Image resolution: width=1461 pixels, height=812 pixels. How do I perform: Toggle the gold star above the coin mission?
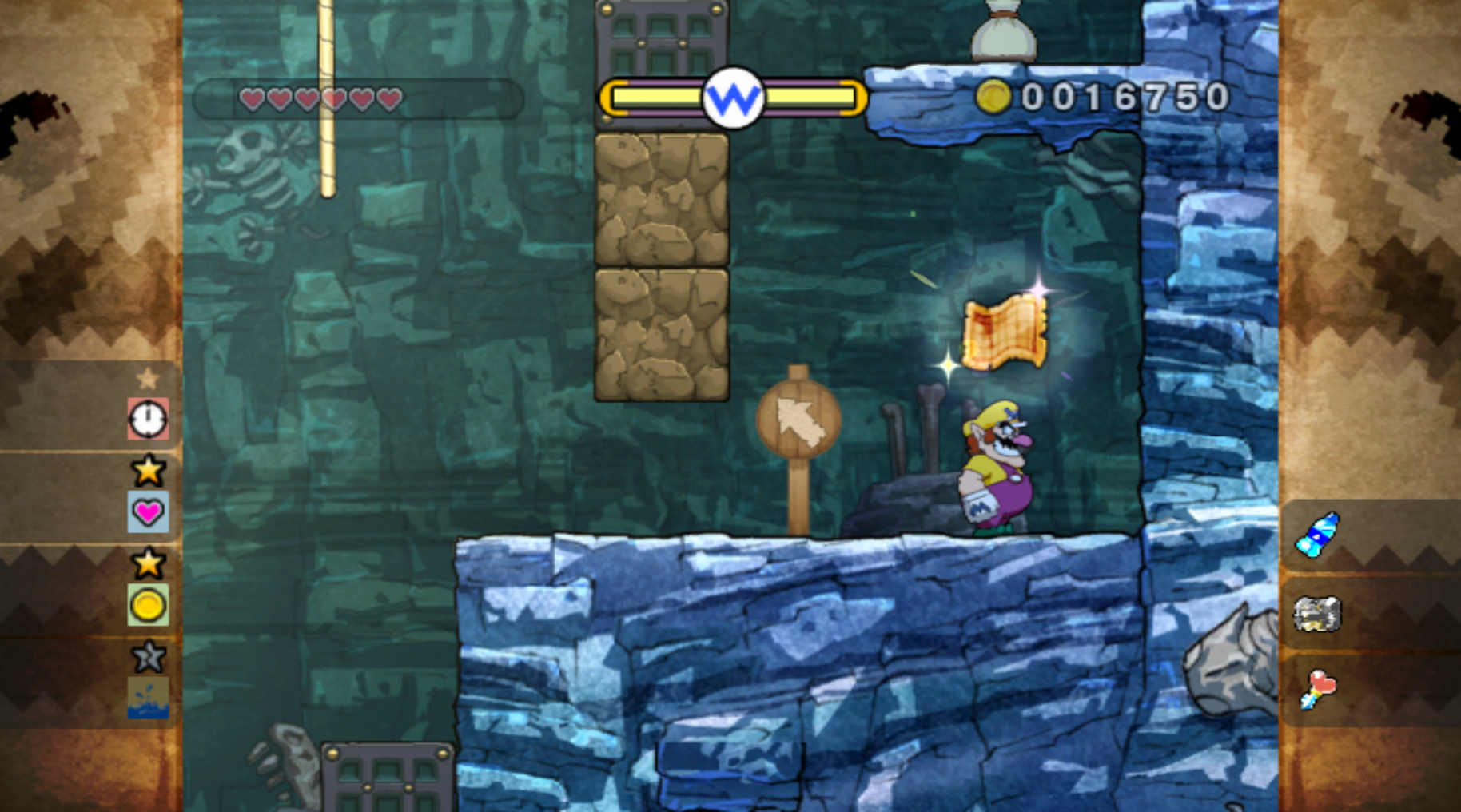point(149,564)
